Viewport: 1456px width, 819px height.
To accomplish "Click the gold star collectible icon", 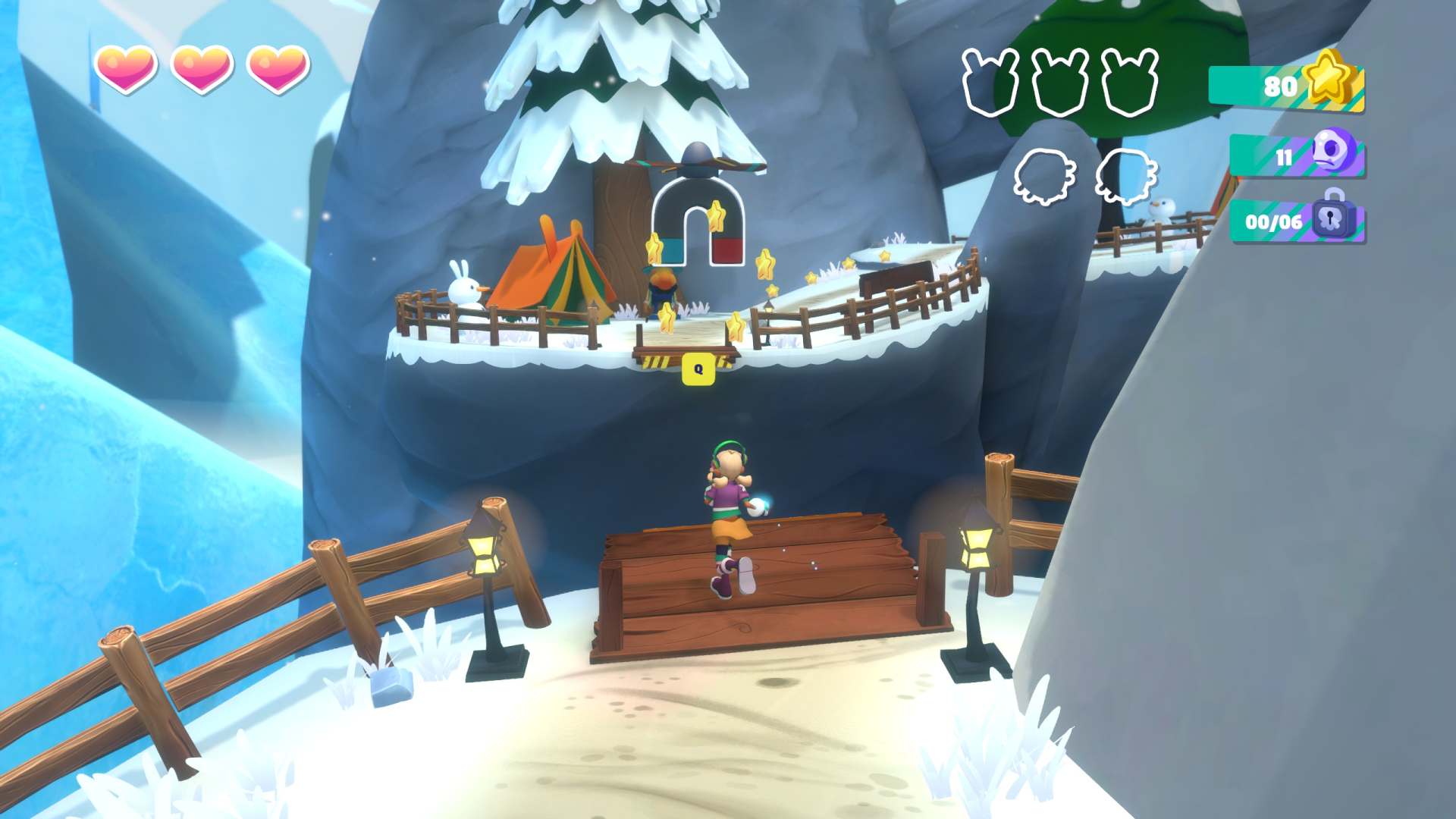I will click(x=1330, y=77).
